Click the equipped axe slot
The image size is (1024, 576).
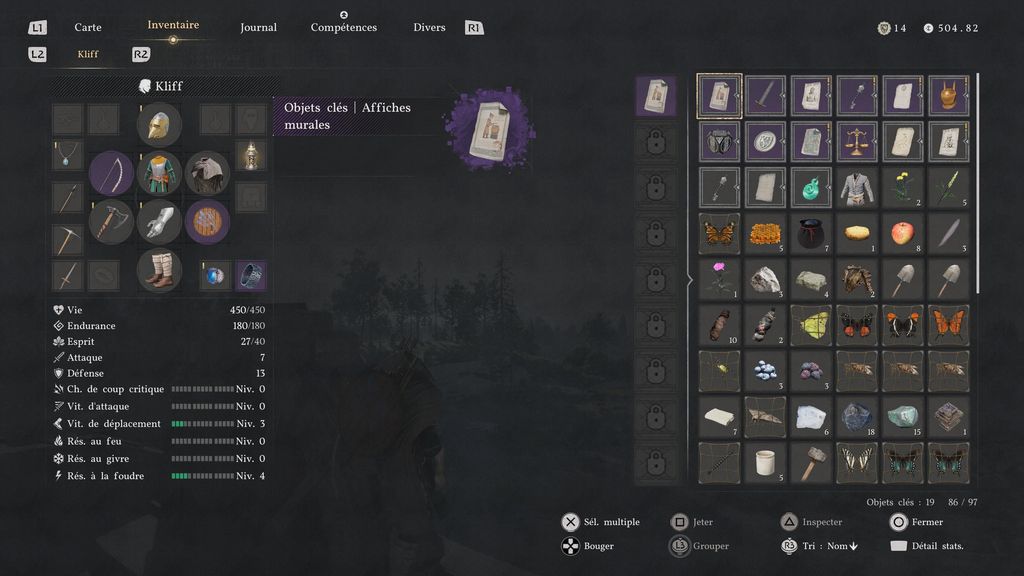[x=111, y=221]
